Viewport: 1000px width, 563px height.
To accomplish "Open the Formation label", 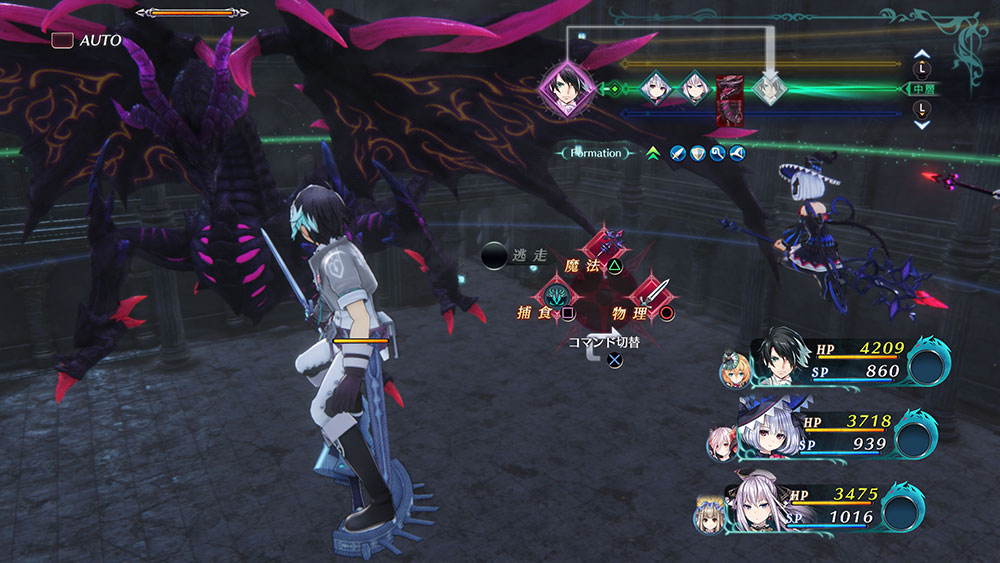I will (x=596, y=153).
